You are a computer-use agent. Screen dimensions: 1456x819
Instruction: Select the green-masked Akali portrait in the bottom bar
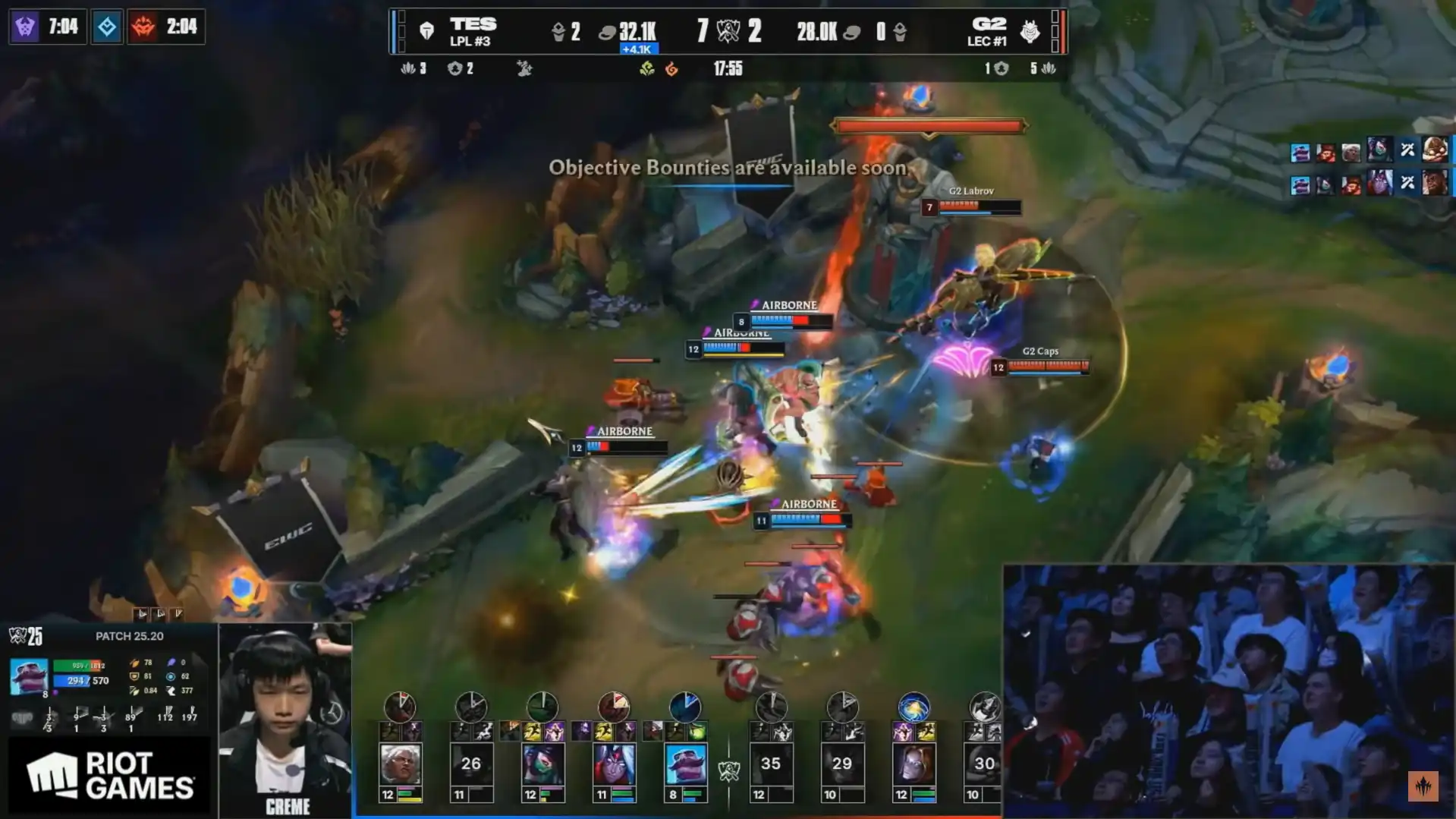coord(542,764)
